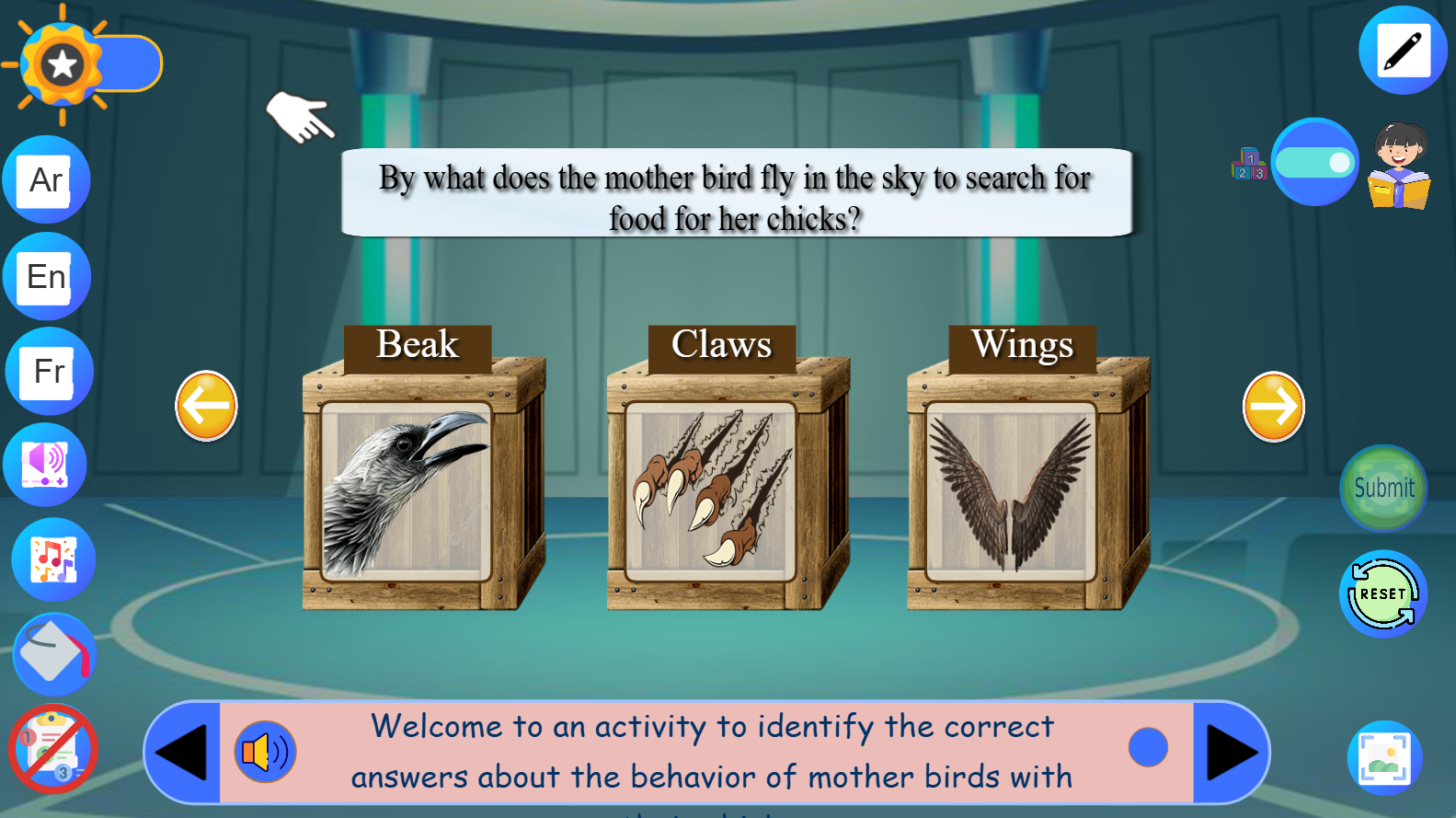Go to the next question with the right arrow
Image resolution: width=1456 pixels, height=818 pixels.
point(1273,406)
